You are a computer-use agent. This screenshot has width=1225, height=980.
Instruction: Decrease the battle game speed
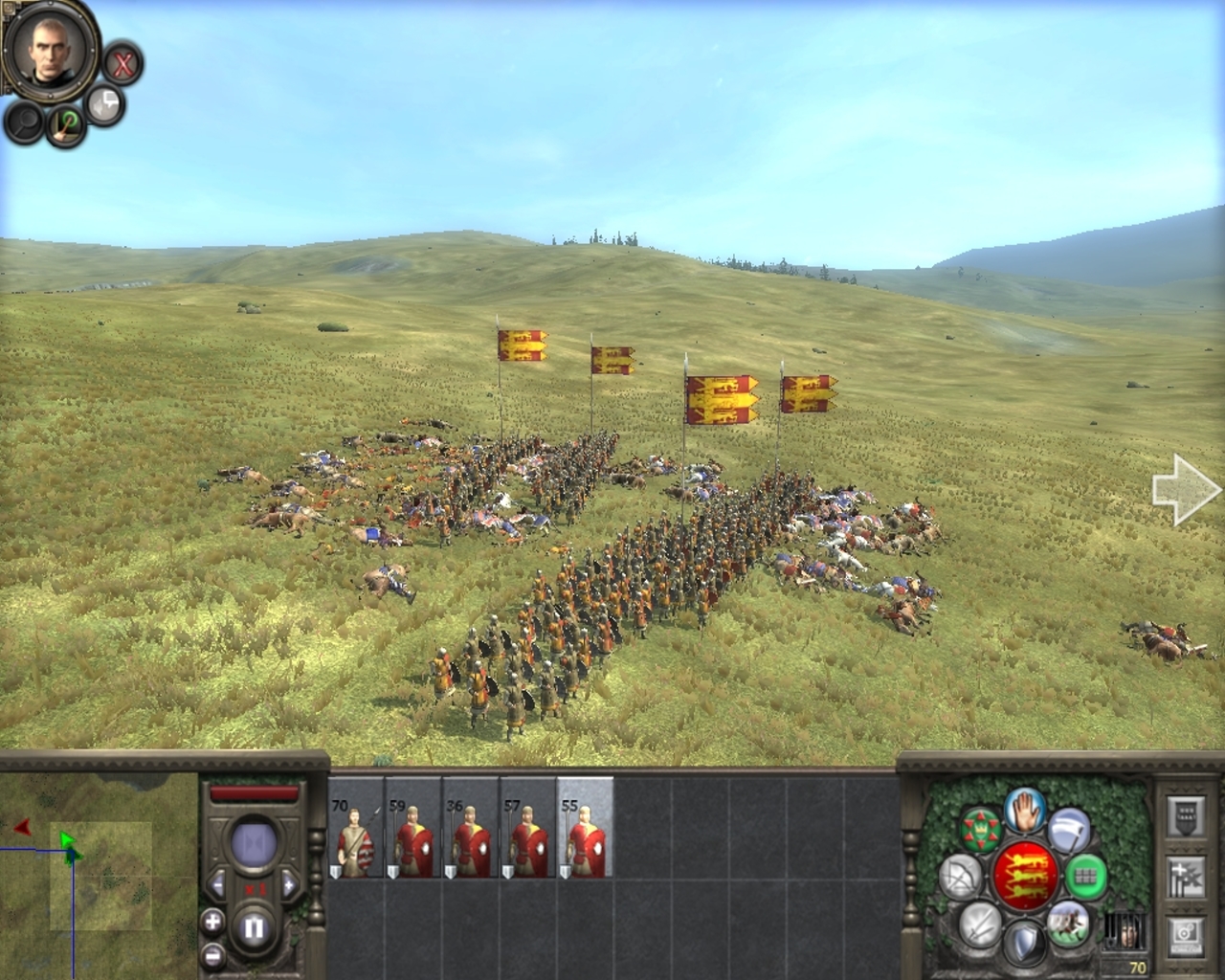tap(216, 882)
